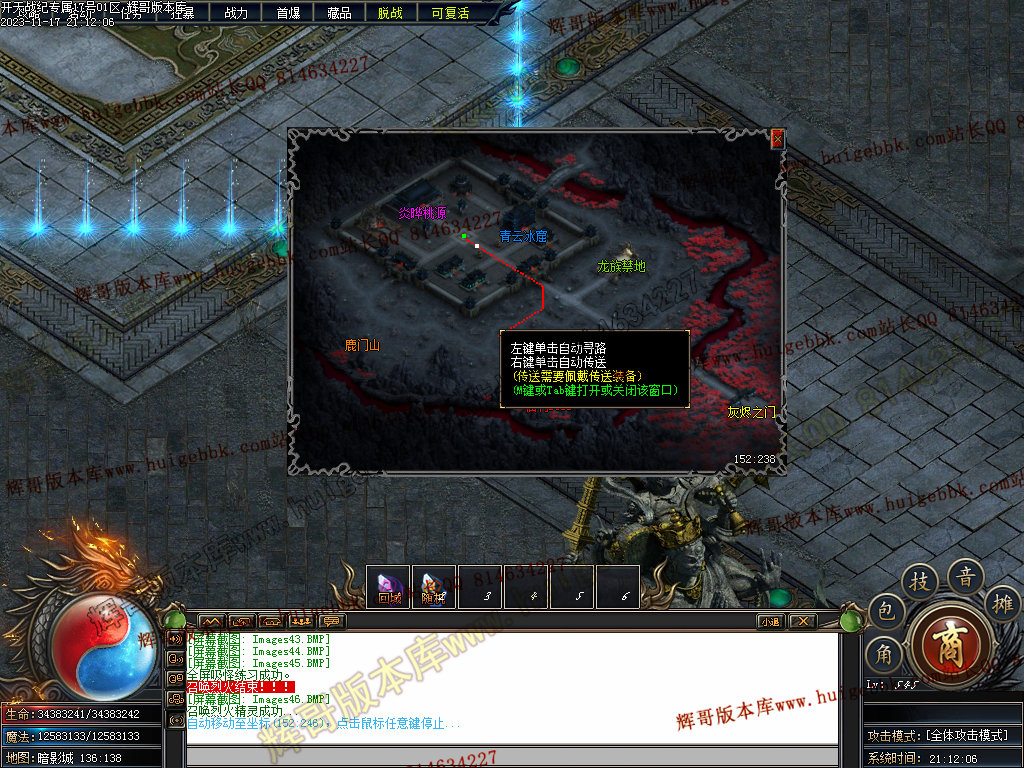
Task: Click the 灰烬之门 map destination
Action: tap(750, 412)
